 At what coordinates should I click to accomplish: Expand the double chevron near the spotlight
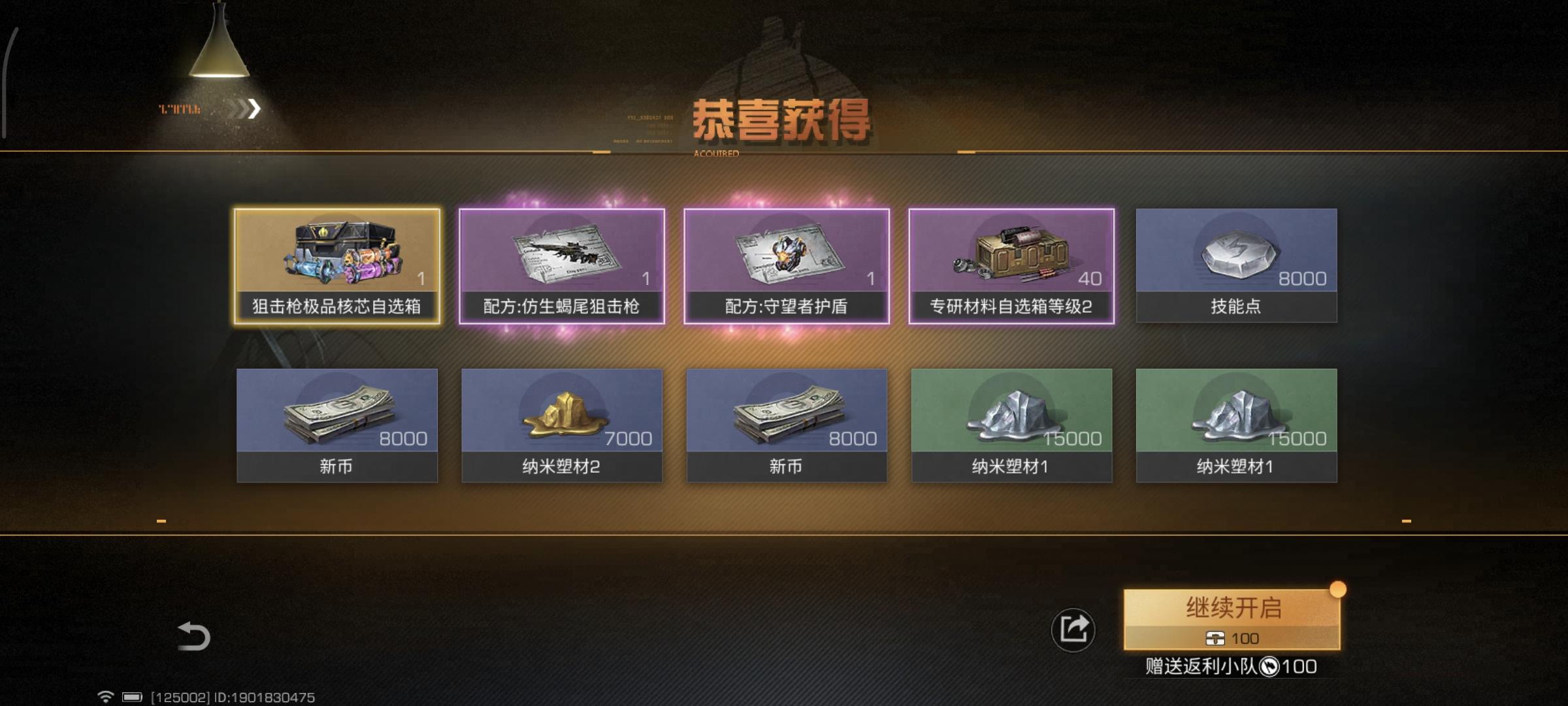[x=244, y=109]
